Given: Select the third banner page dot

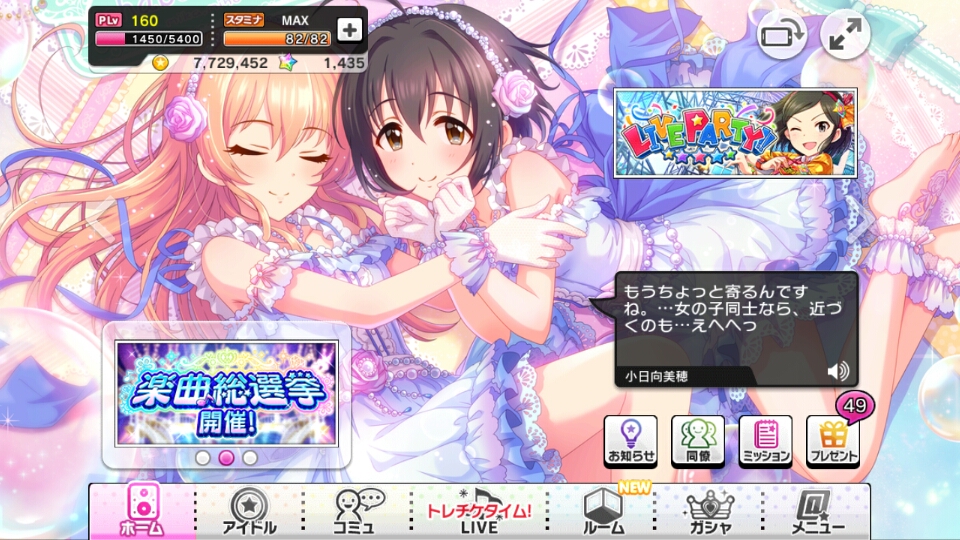Looking at the screenshot, I should pyautogui.click(x=250, y=458).
